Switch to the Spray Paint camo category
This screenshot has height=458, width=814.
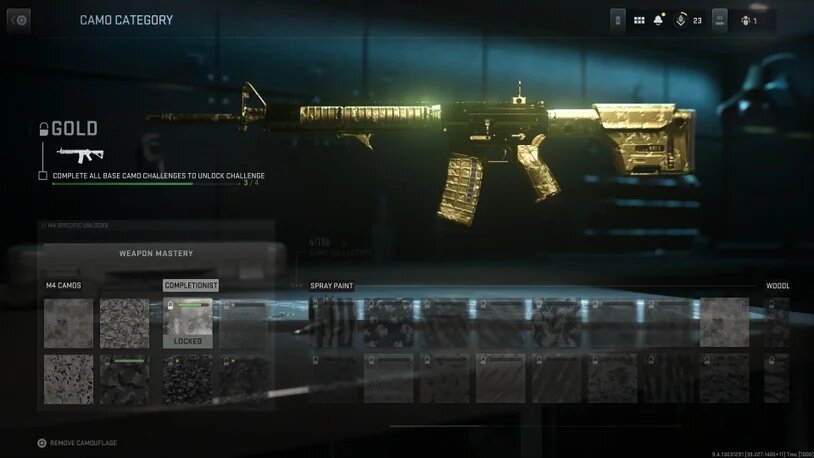[x=331, y=286]
